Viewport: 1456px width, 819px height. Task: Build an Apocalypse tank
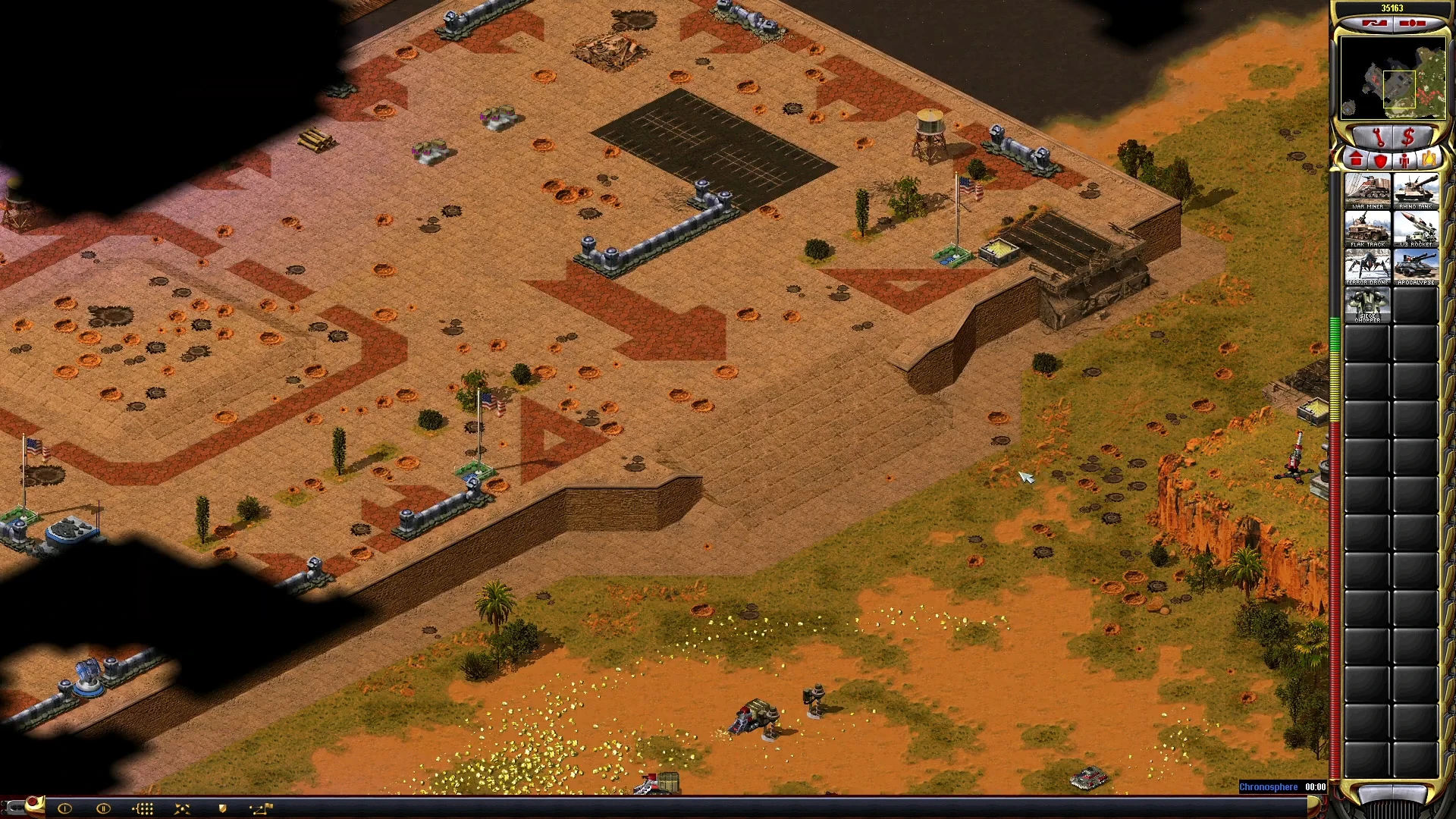tap(1415, 266)
